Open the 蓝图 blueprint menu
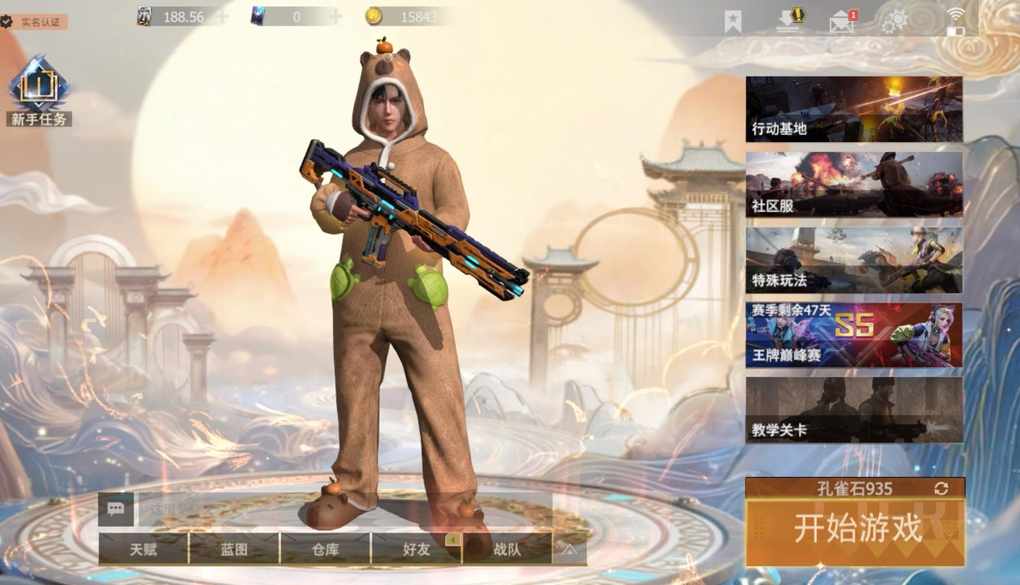Image resolution: width=1020 pixels, height=585 pixels. 233,548
